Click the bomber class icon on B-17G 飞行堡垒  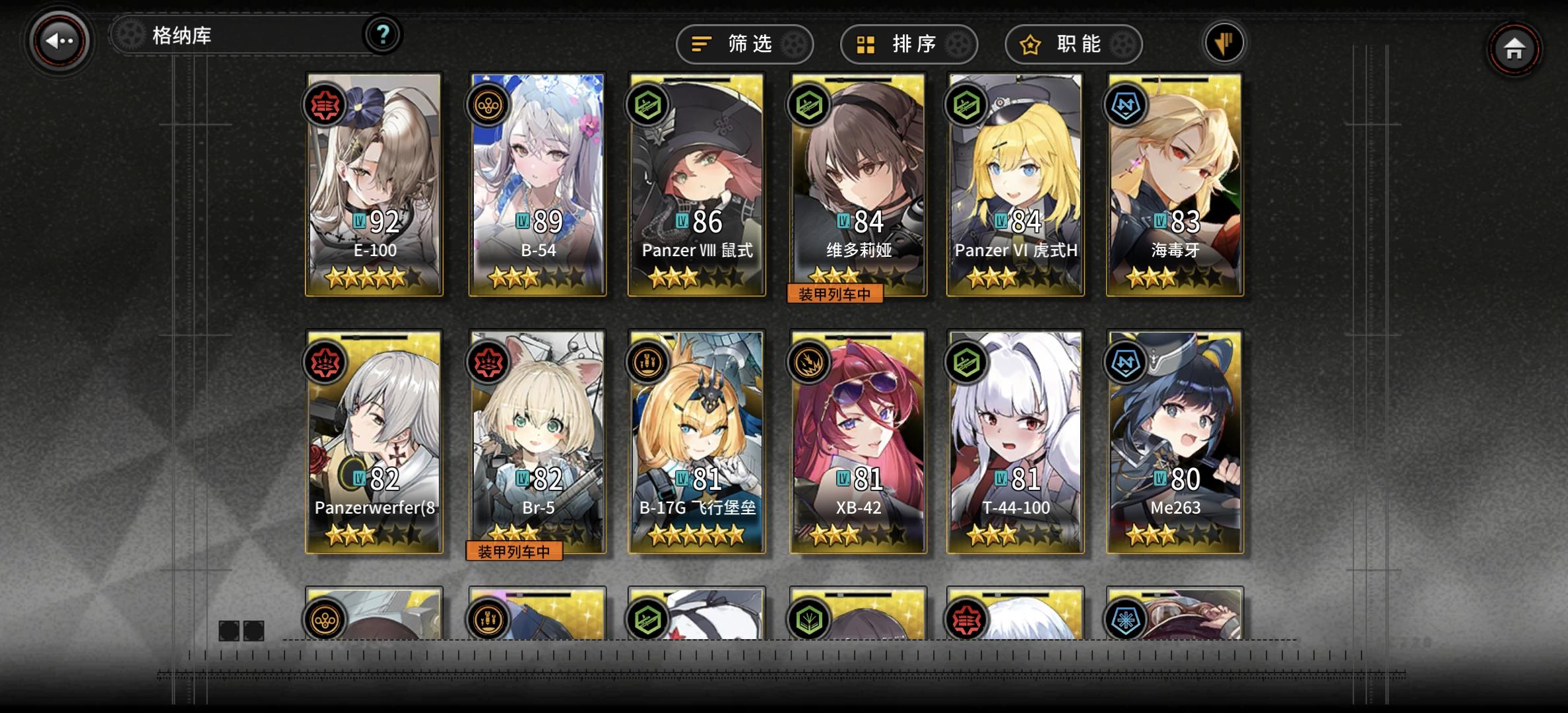(647, 362)
